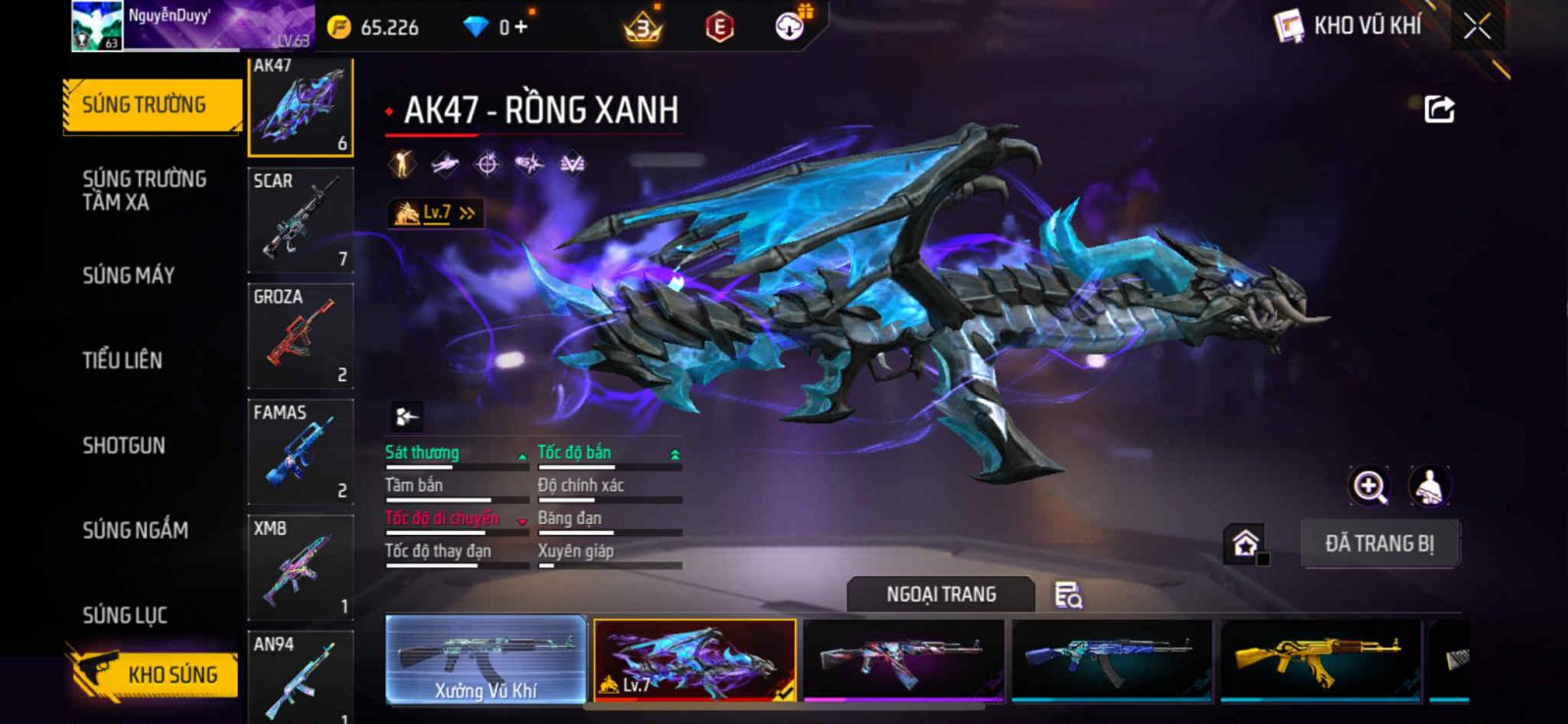Switch to Súng Trường Tầm Xa category
This screenshot has height=724, width=1568.
pos(145,191)
